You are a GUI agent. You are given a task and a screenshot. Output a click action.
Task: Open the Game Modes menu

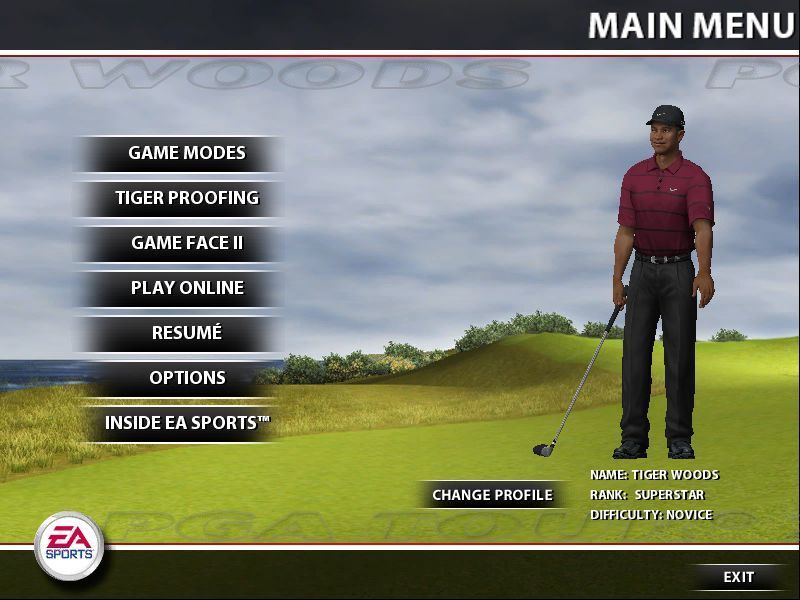(186, 154)
